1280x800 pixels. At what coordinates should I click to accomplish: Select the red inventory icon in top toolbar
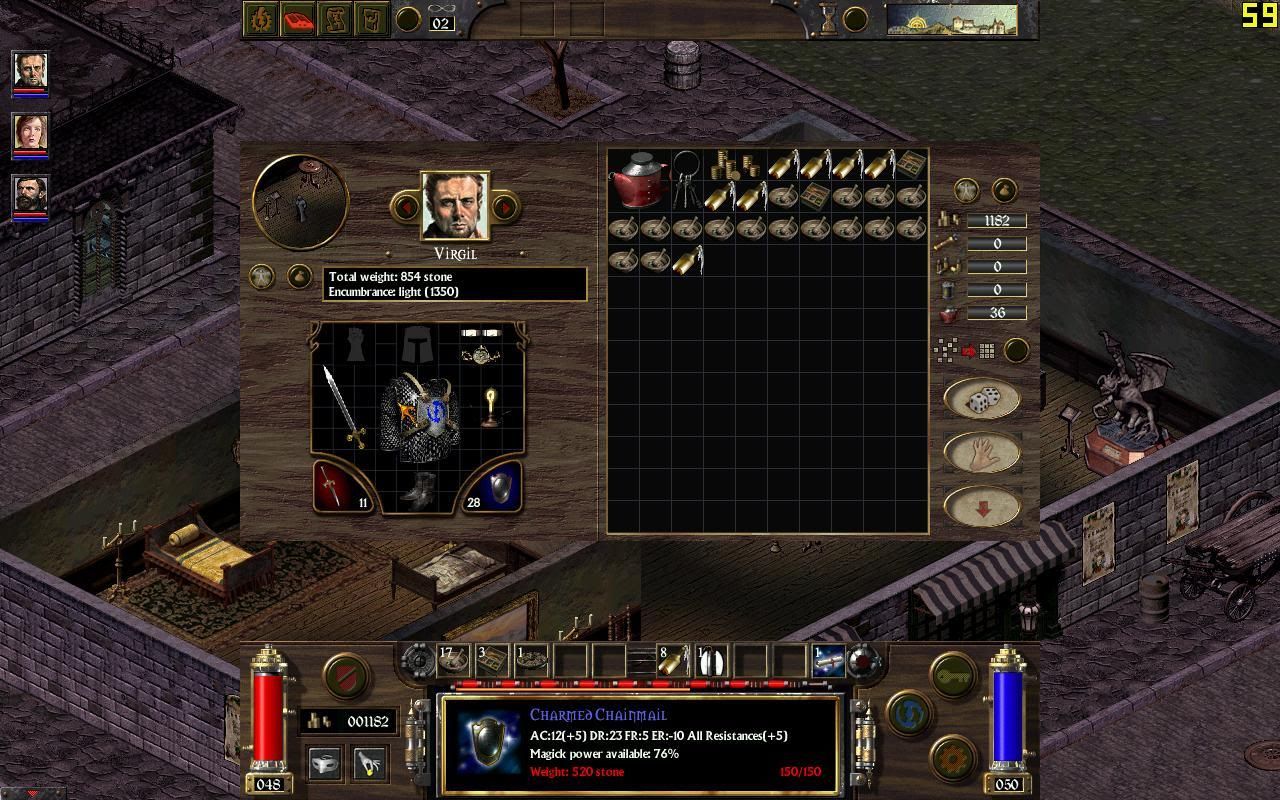tap(298, 19)
